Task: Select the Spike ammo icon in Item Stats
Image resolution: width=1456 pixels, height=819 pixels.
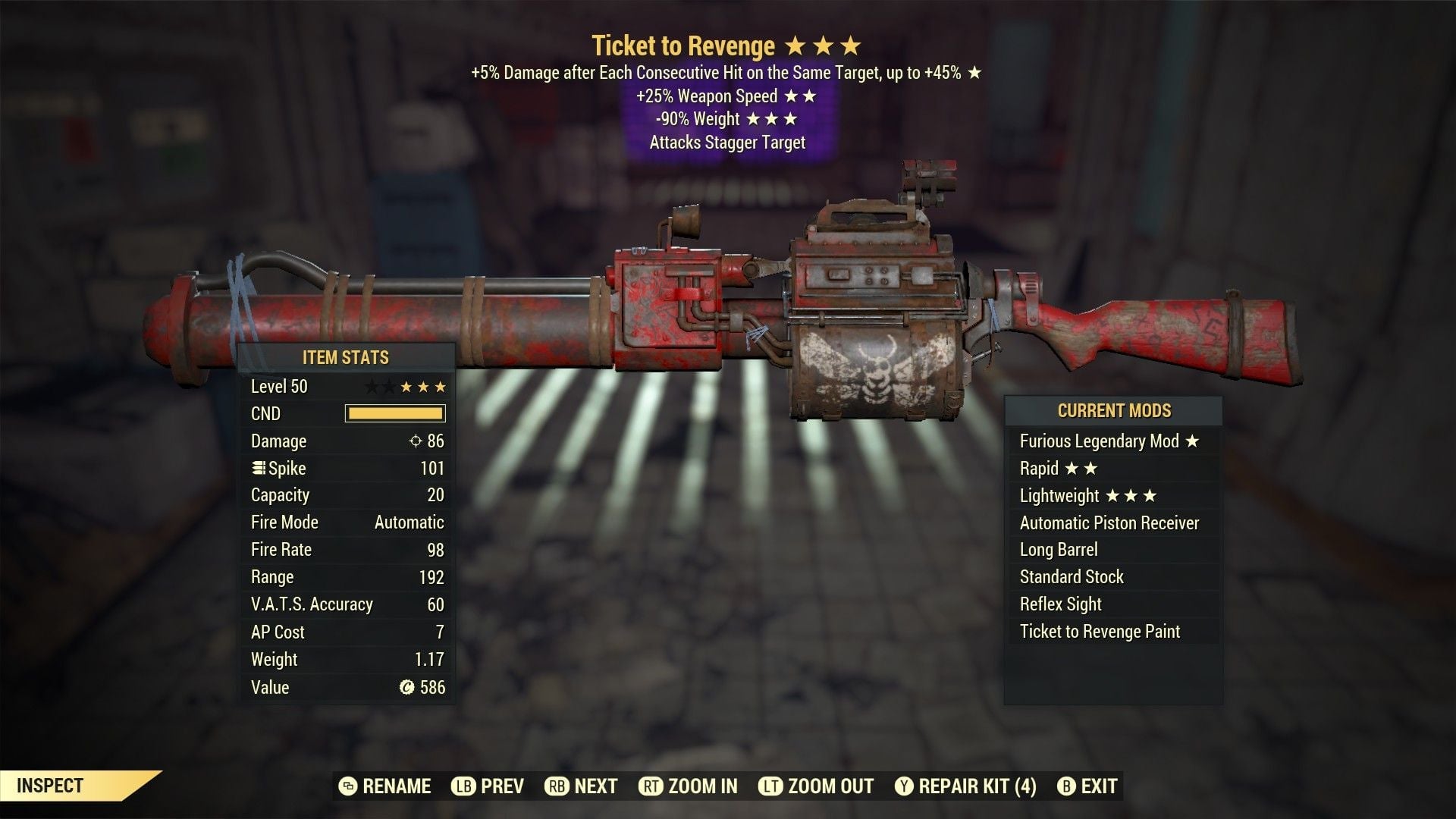Action: [258, 468]
